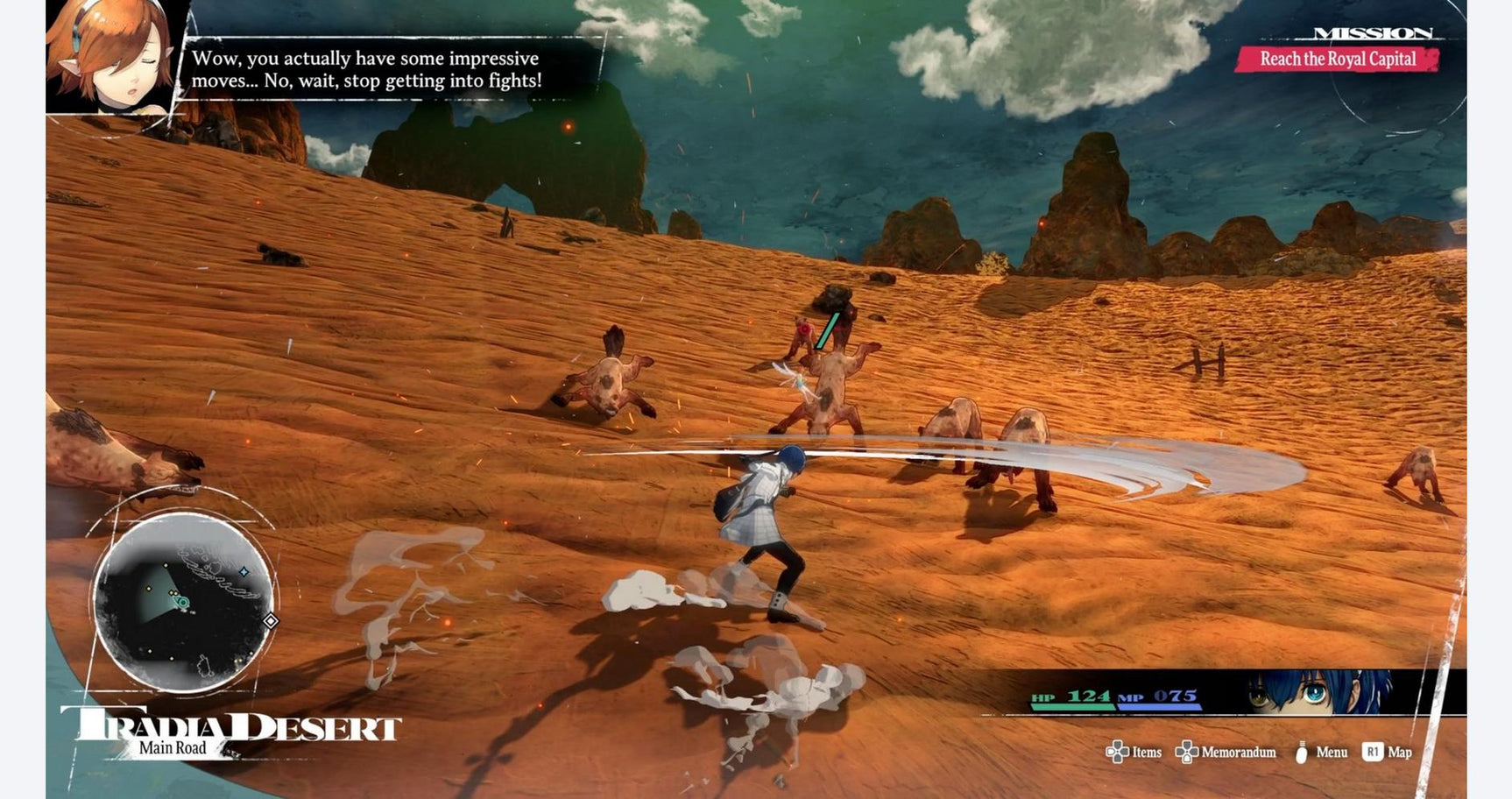Image resolution: width=1512 pixels, height=799 pixels.
Task: Select the d-pad Items shortcut icon
Action: (x=1117, y=752)
